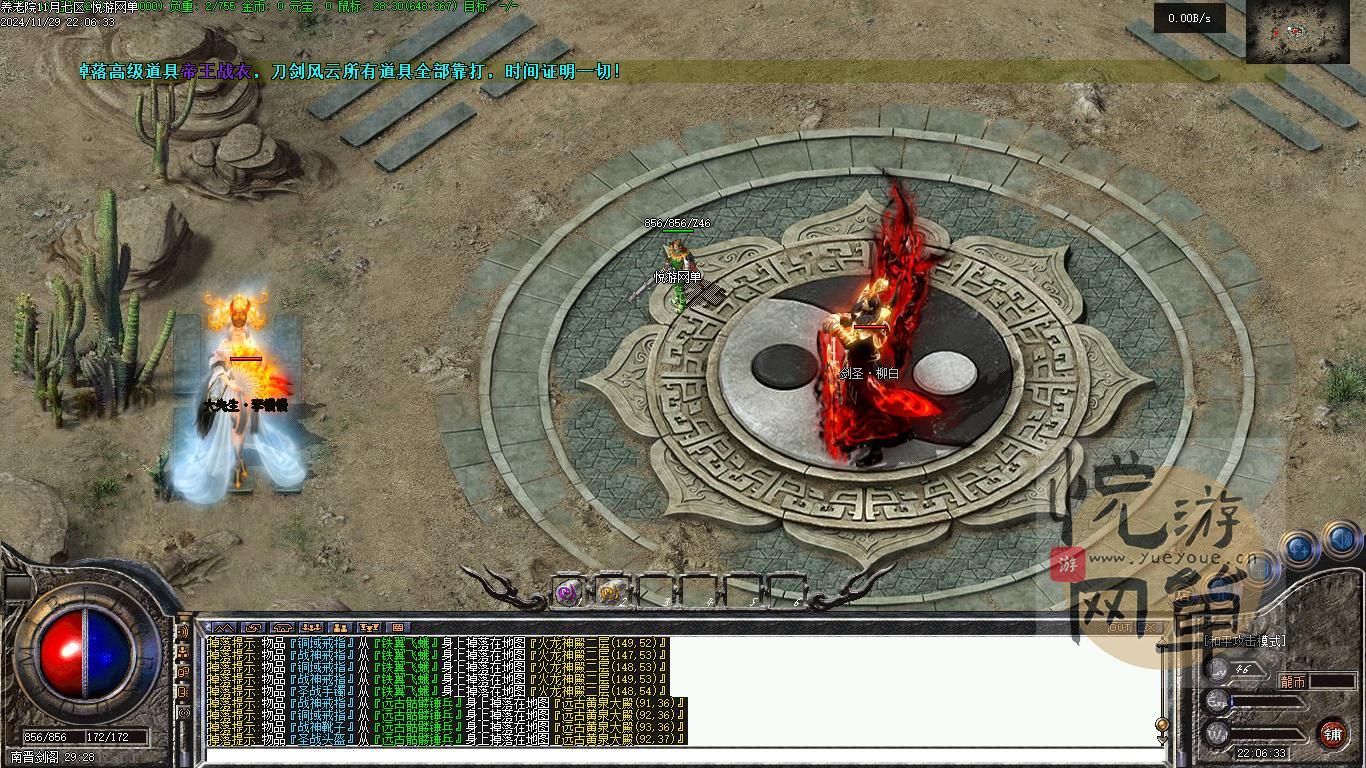Image resolution: width=1366 pixels, height=768 pixels.
Task: Open the red 铺 shop button
Action: [x=1332, y=733]
